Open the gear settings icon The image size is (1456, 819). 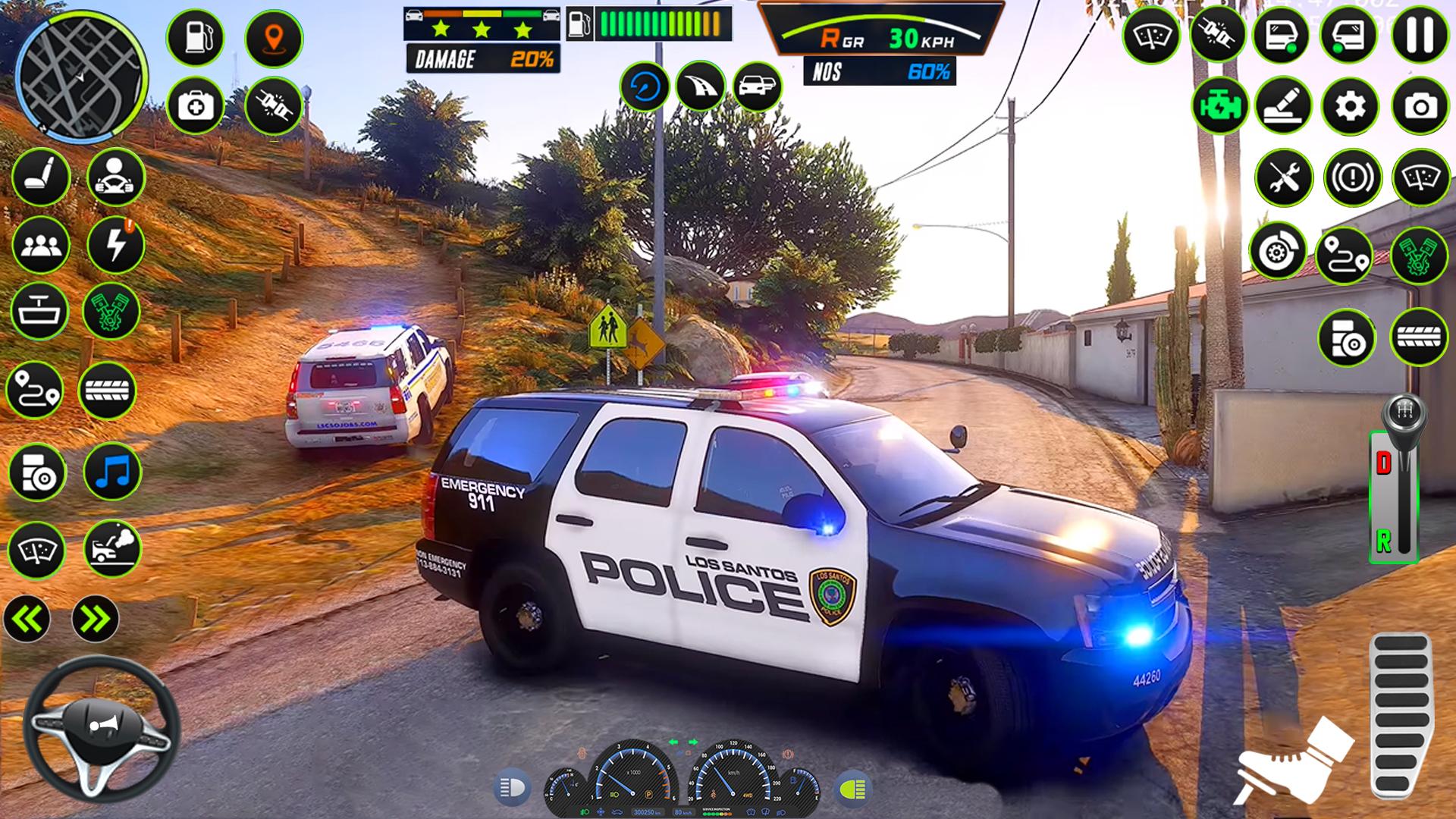pyautogui.click(x=1350, y=106)
